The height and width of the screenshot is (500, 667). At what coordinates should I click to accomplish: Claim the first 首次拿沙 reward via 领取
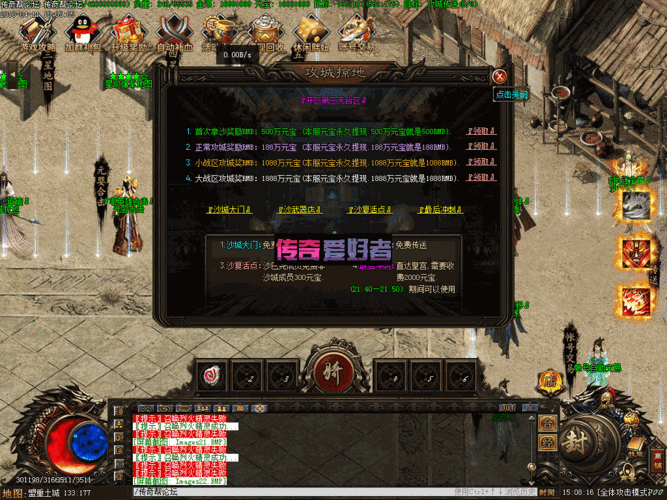[482, 132]
